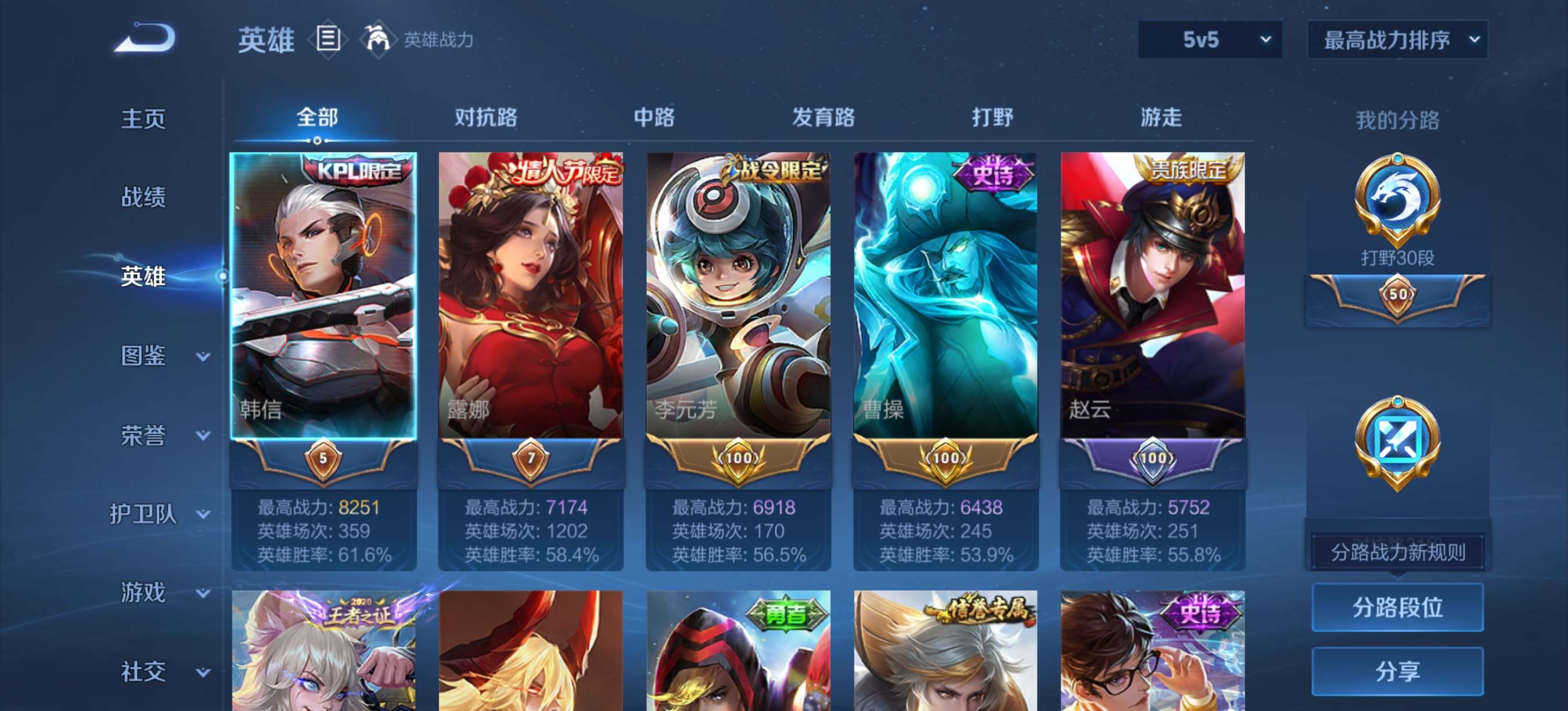Switch to the 对抗路 tab
The width and height of the screenshot is (1568, 711).
485,117
